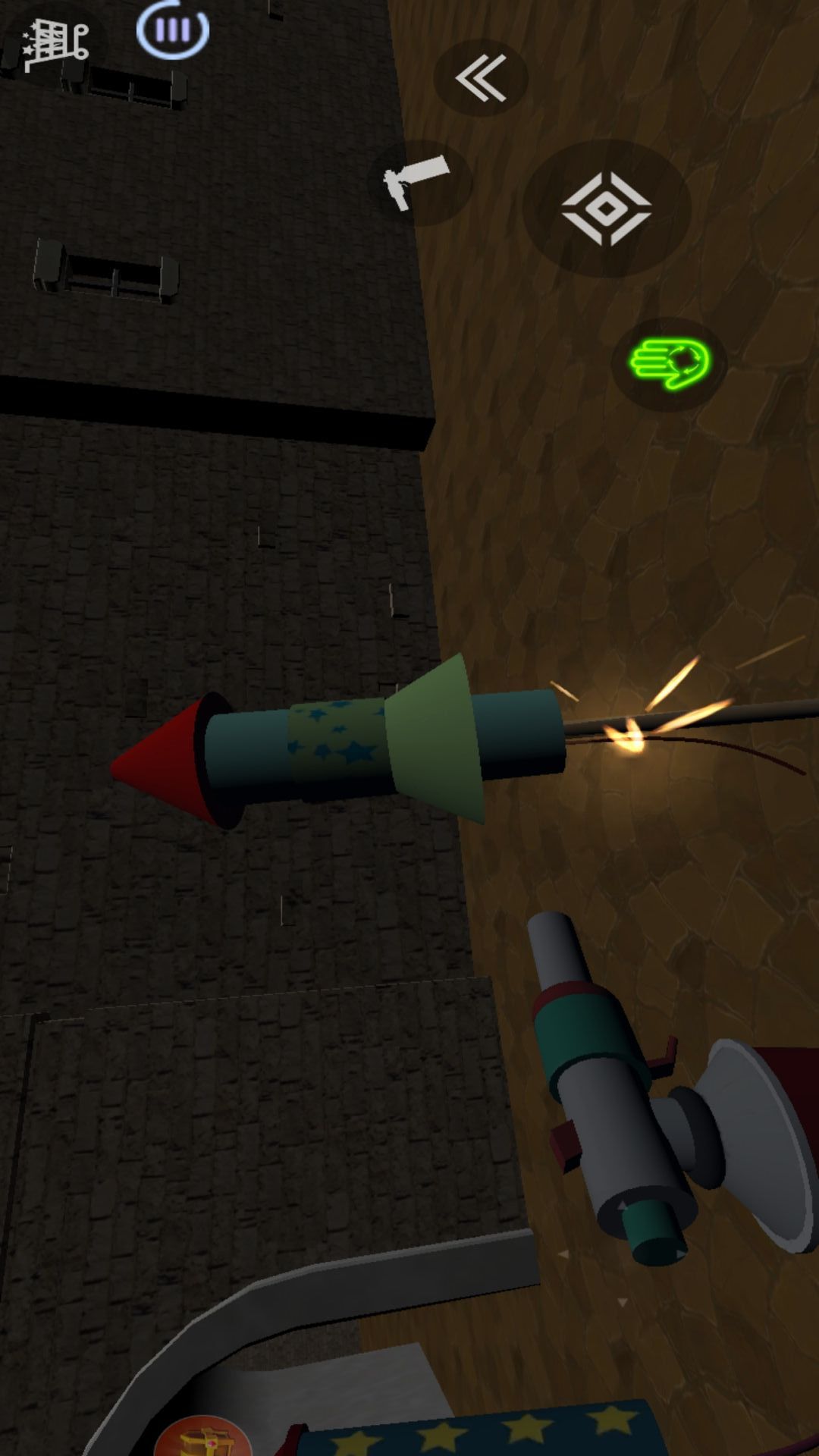Pause the game with the round pause button
This screenshot has width=819, height=1456.
[173, 30]
